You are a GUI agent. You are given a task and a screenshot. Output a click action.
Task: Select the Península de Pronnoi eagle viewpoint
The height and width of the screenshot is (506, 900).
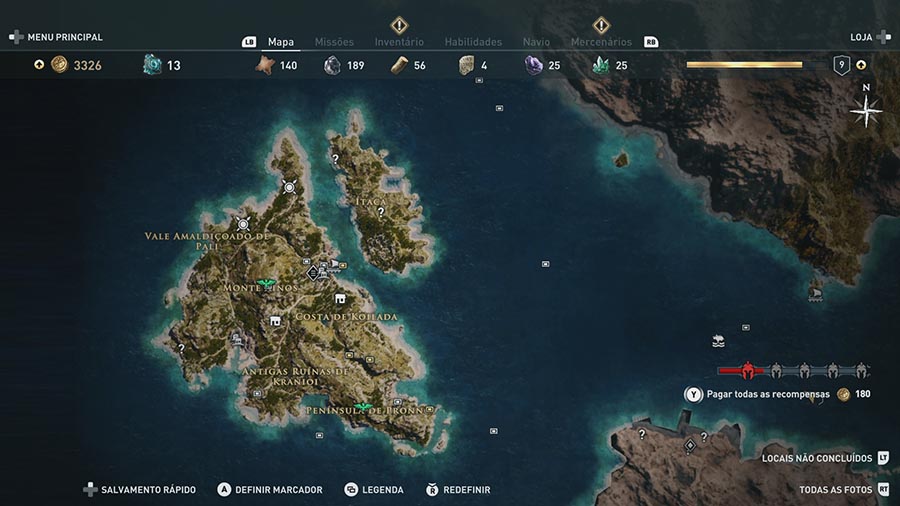pyautogui.click(x=362, y=407)
